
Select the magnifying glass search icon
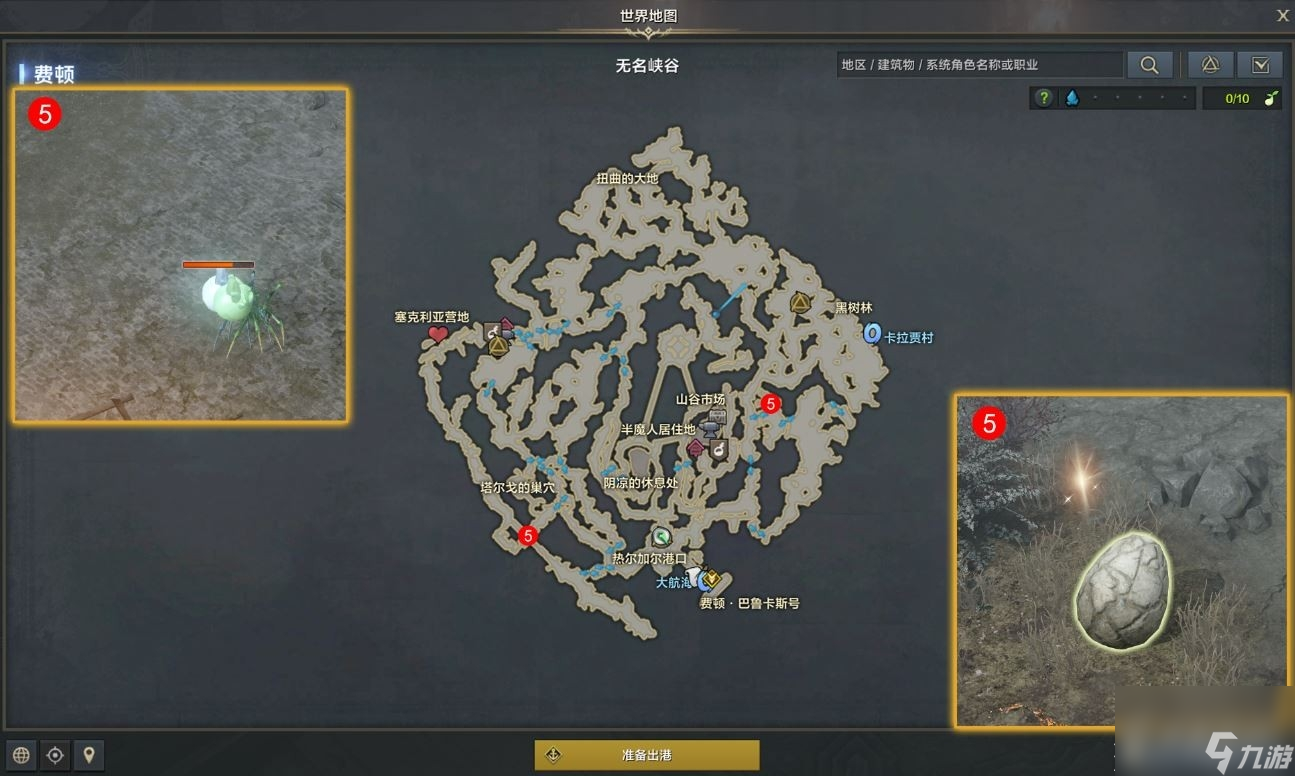pos(1149,64)
